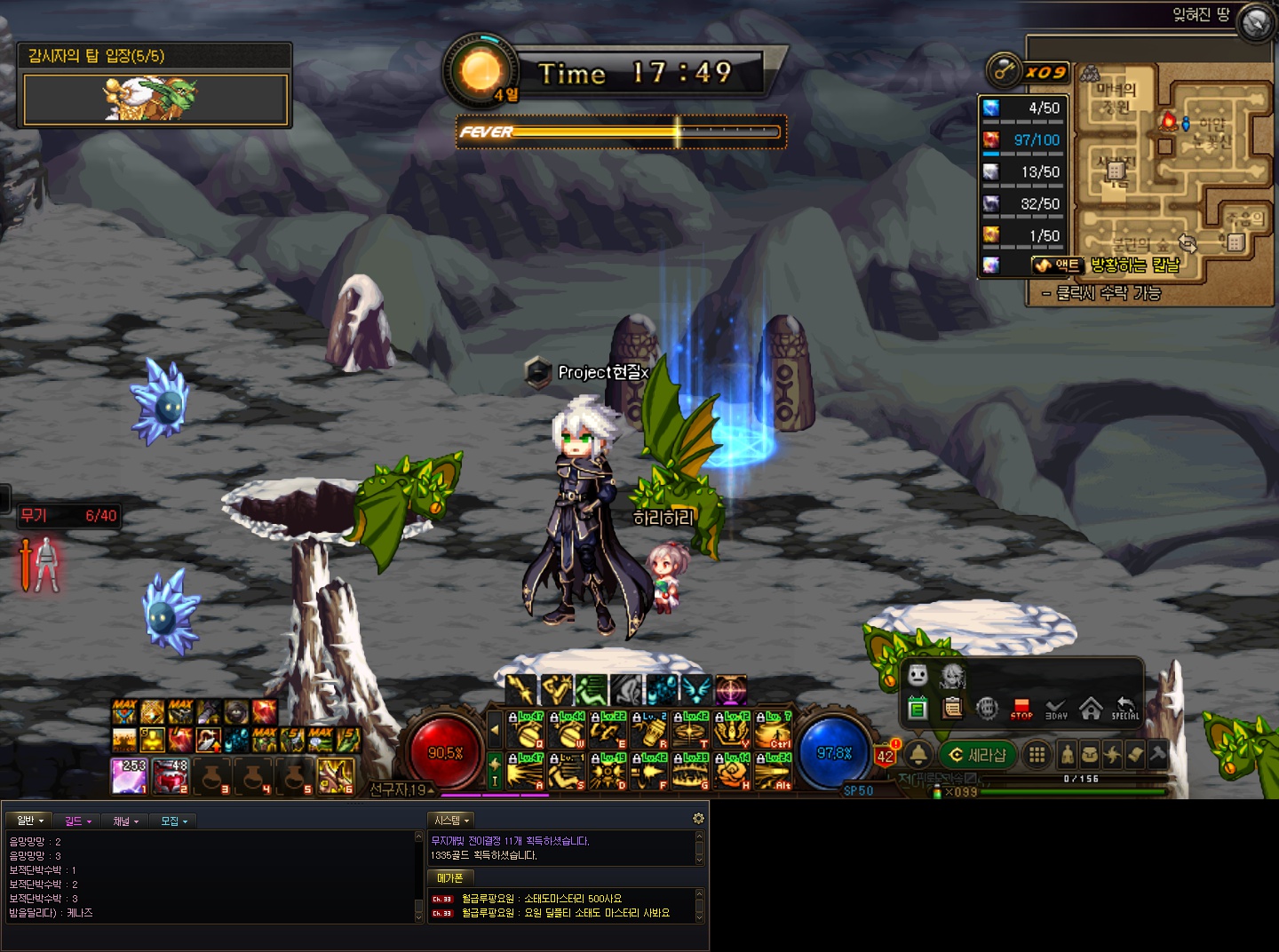The width and height of the screenshot is (1279, 952).
Task: Select the 일반 general chat tab
Action: pyautogui.click(x=29, y=821)
